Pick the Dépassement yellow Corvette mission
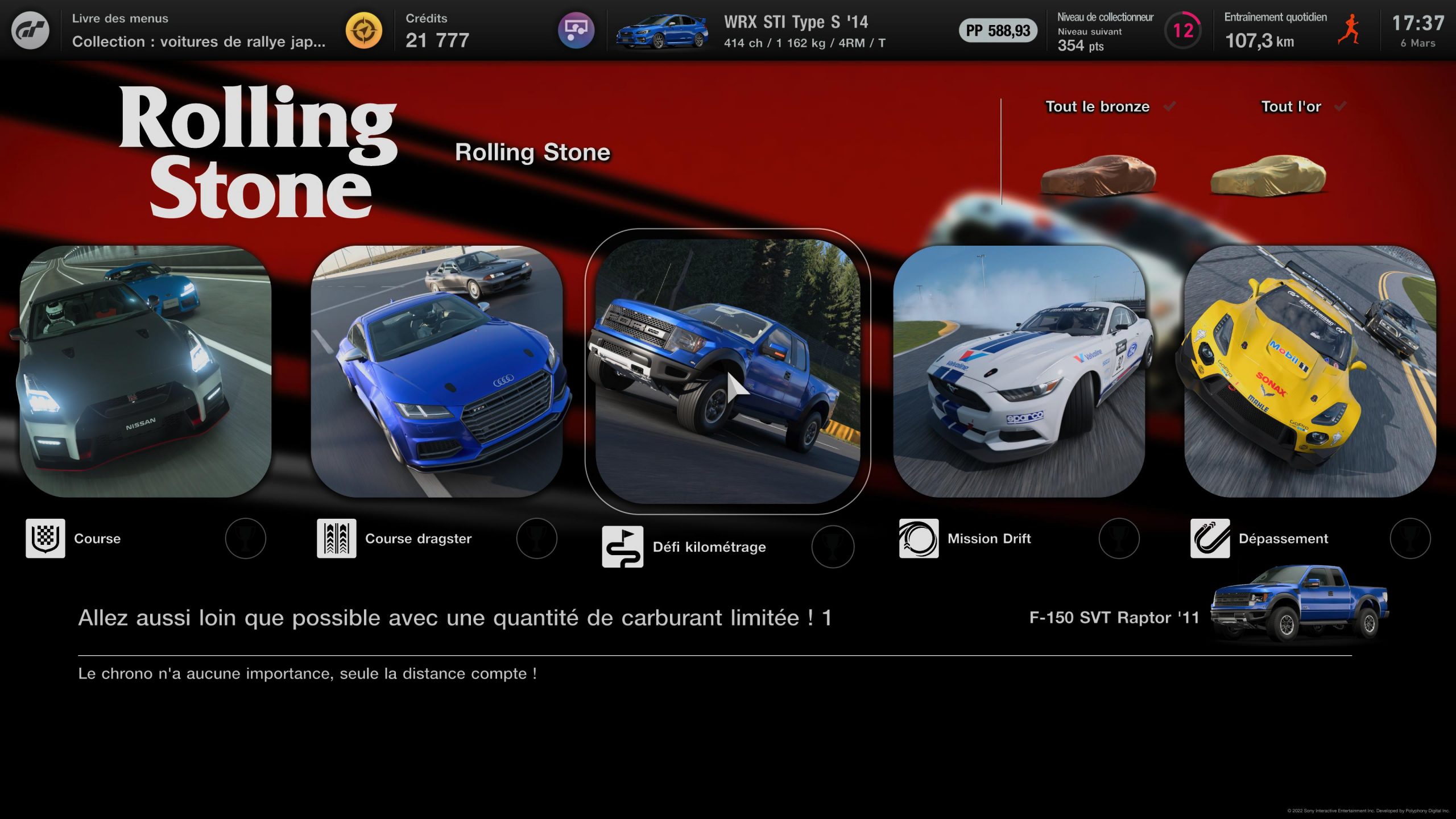This screenshot has width=1456, height=819. [1310, 371]
